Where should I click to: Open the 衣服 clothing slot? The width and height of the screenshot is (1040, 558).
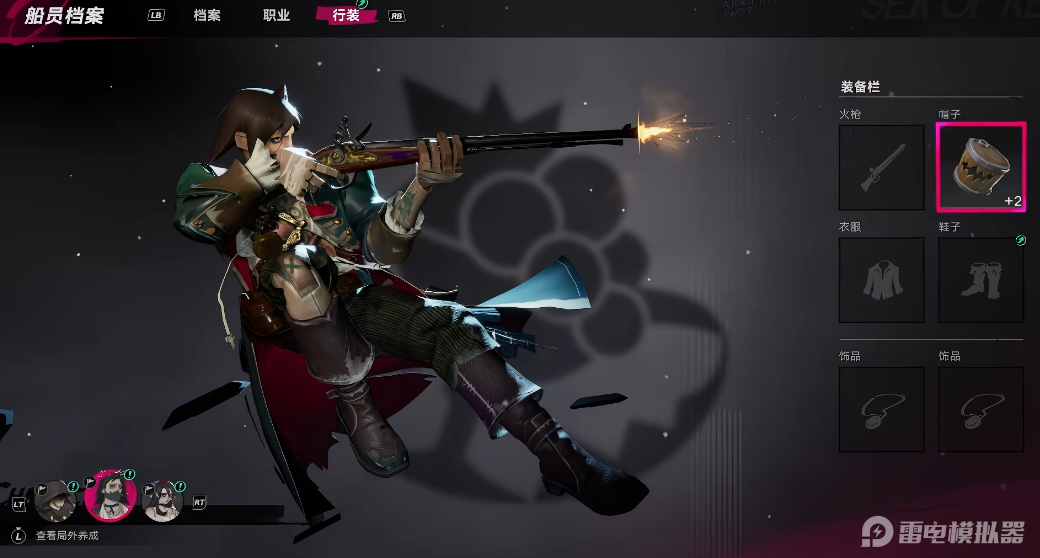881,280
